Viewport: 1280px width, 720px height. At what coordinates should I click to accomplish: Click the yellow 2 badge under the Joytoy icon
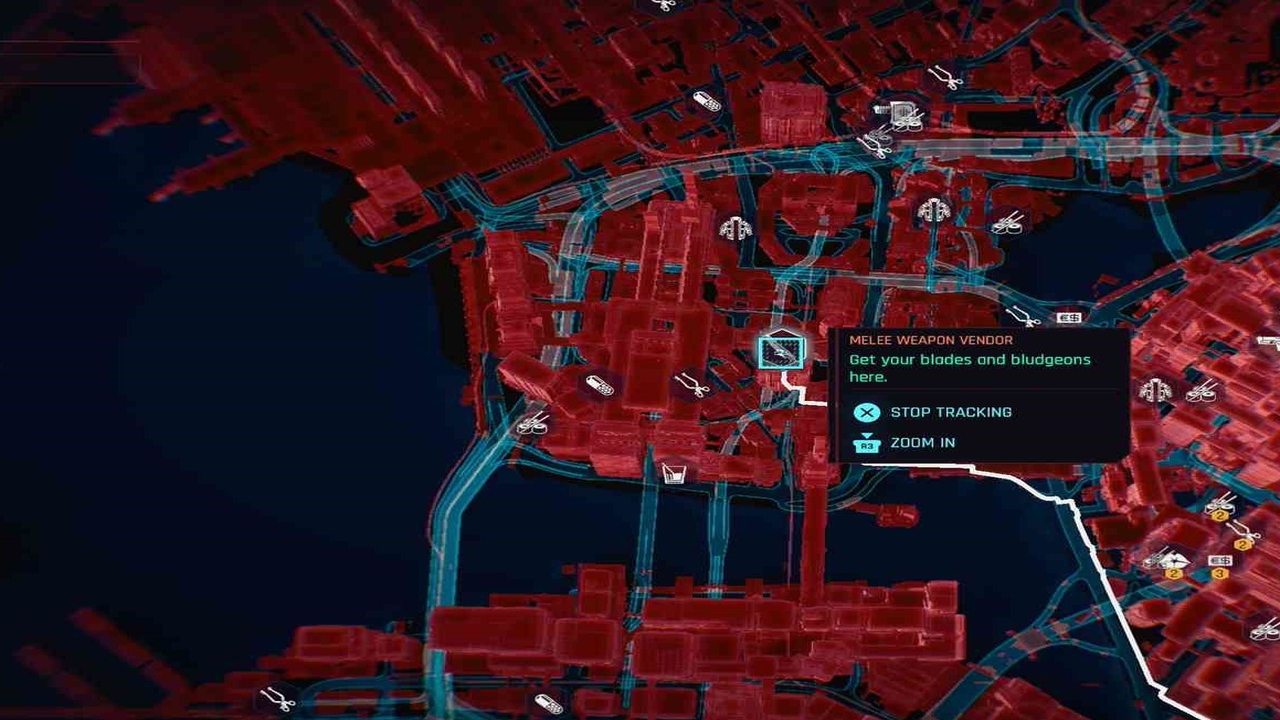click(x=1173, y=573)
